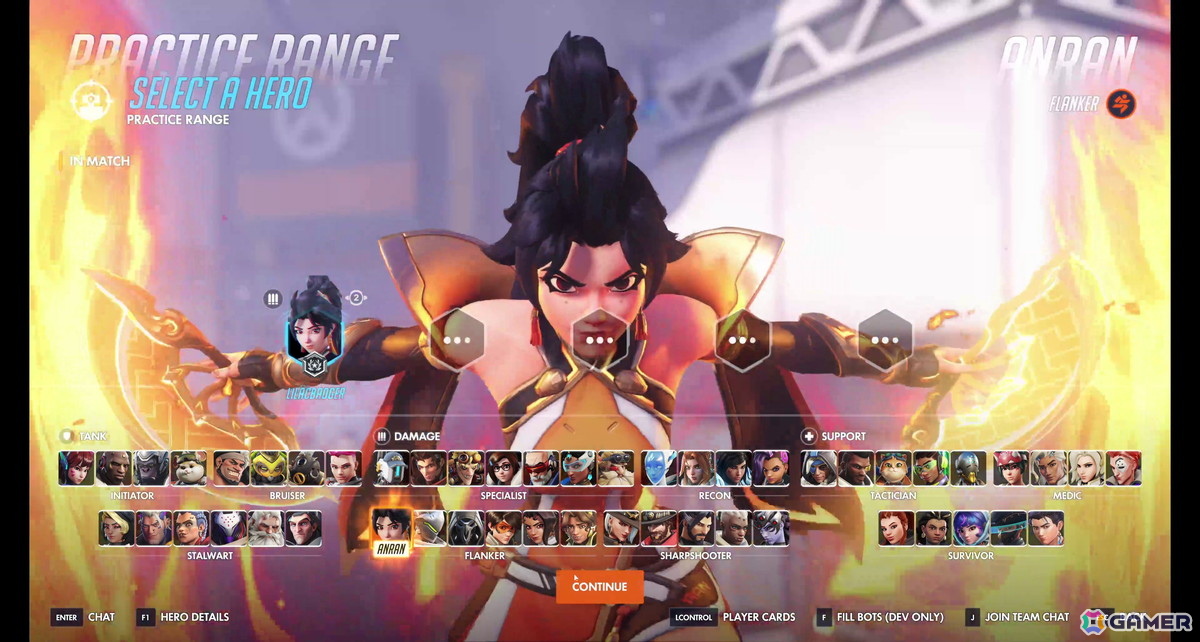Pick Reinhardt in the Stalwart group
This screenshot has width=1200, height=642.
[266, 528]
